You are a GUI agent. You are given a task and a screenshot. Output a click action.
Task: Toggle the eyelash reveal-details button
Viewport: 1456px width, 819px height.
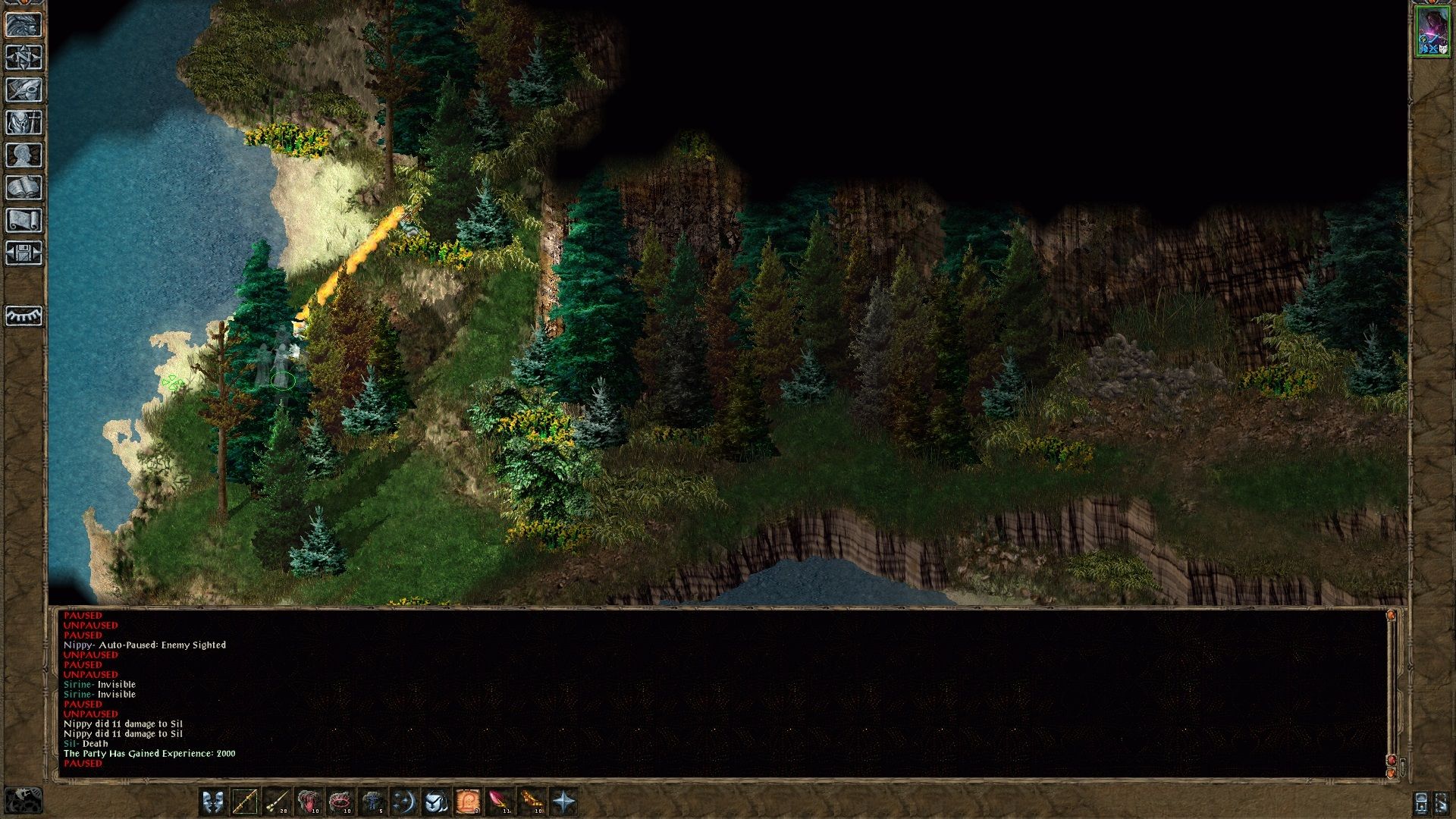24,315
